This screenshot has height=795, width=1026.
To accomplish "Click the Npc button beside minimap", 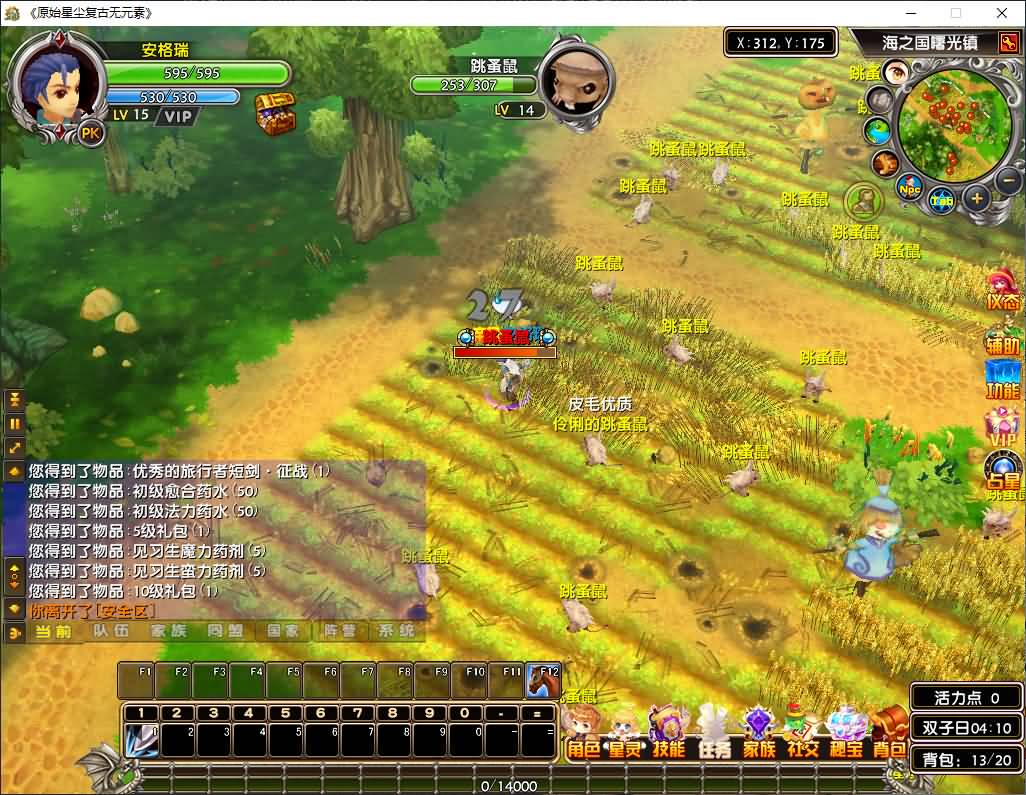I will [909, 188].
